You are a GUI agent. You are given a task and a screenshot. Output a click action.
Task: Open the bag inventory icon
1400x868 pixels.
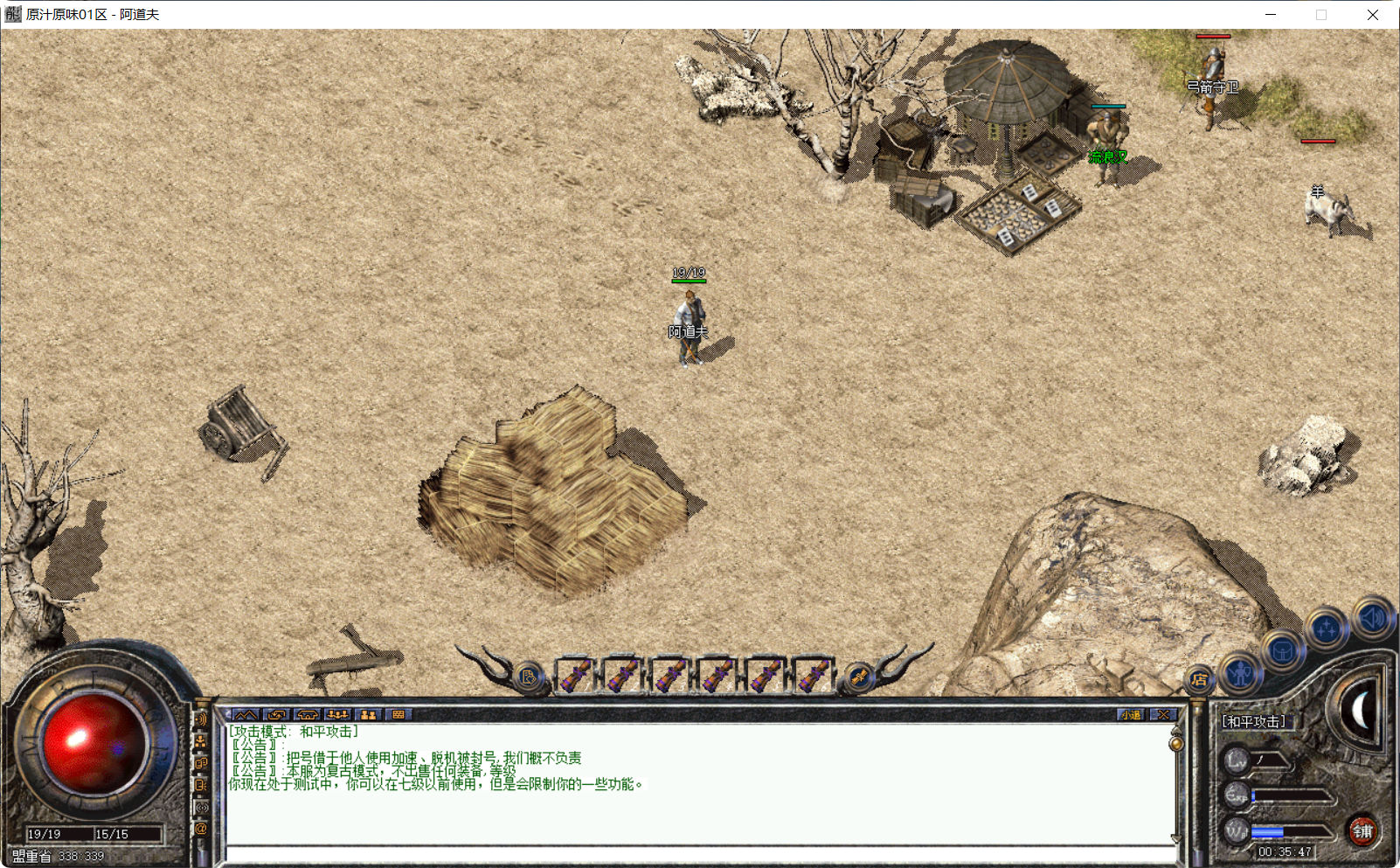(x=1282, y=651)
